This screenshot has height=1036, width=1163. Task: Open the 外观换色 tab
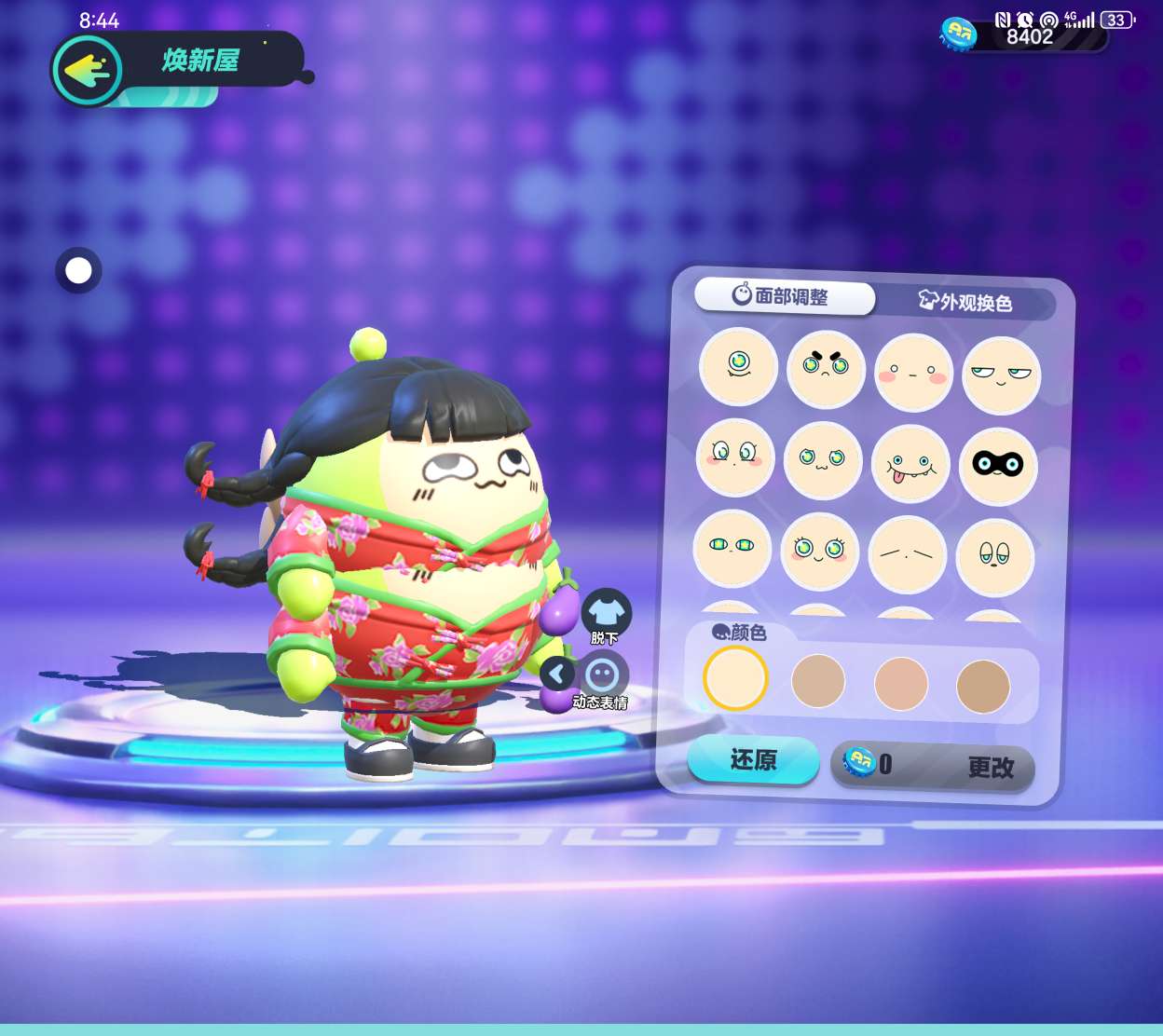(x=965, y=302)
